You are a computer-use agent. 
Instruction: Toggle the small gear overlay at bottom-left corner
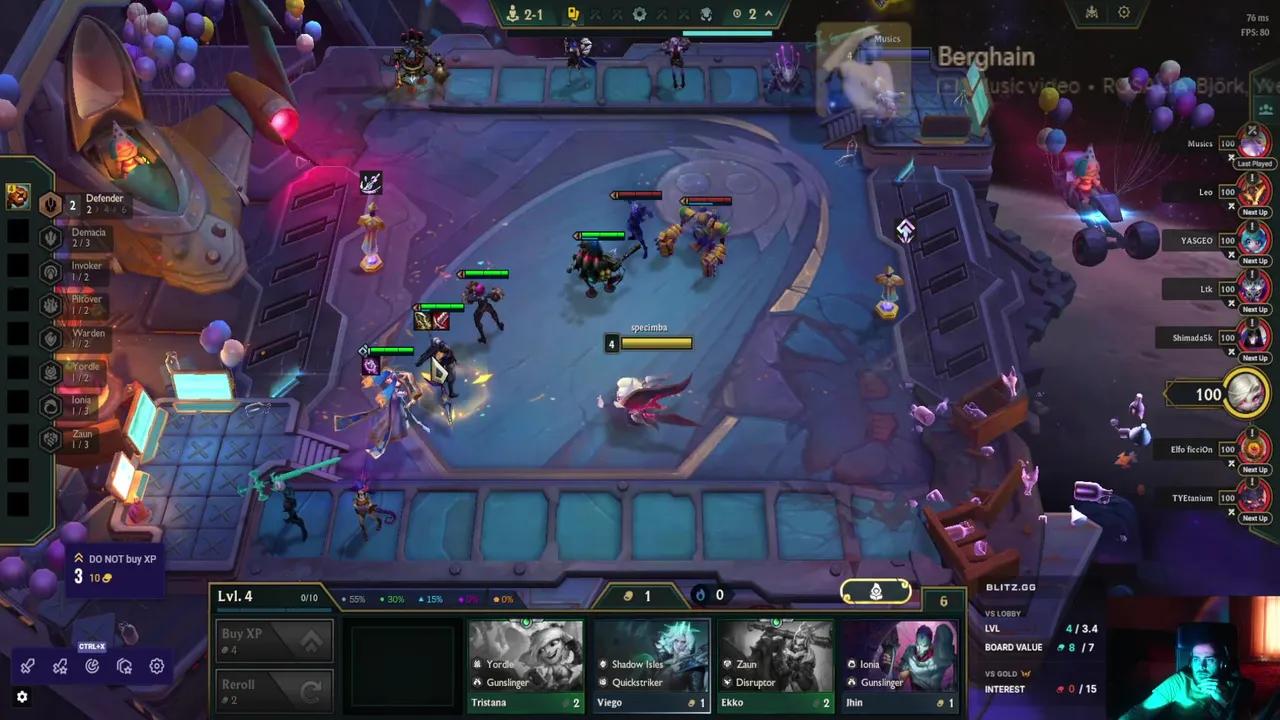[x=21, y=697]
